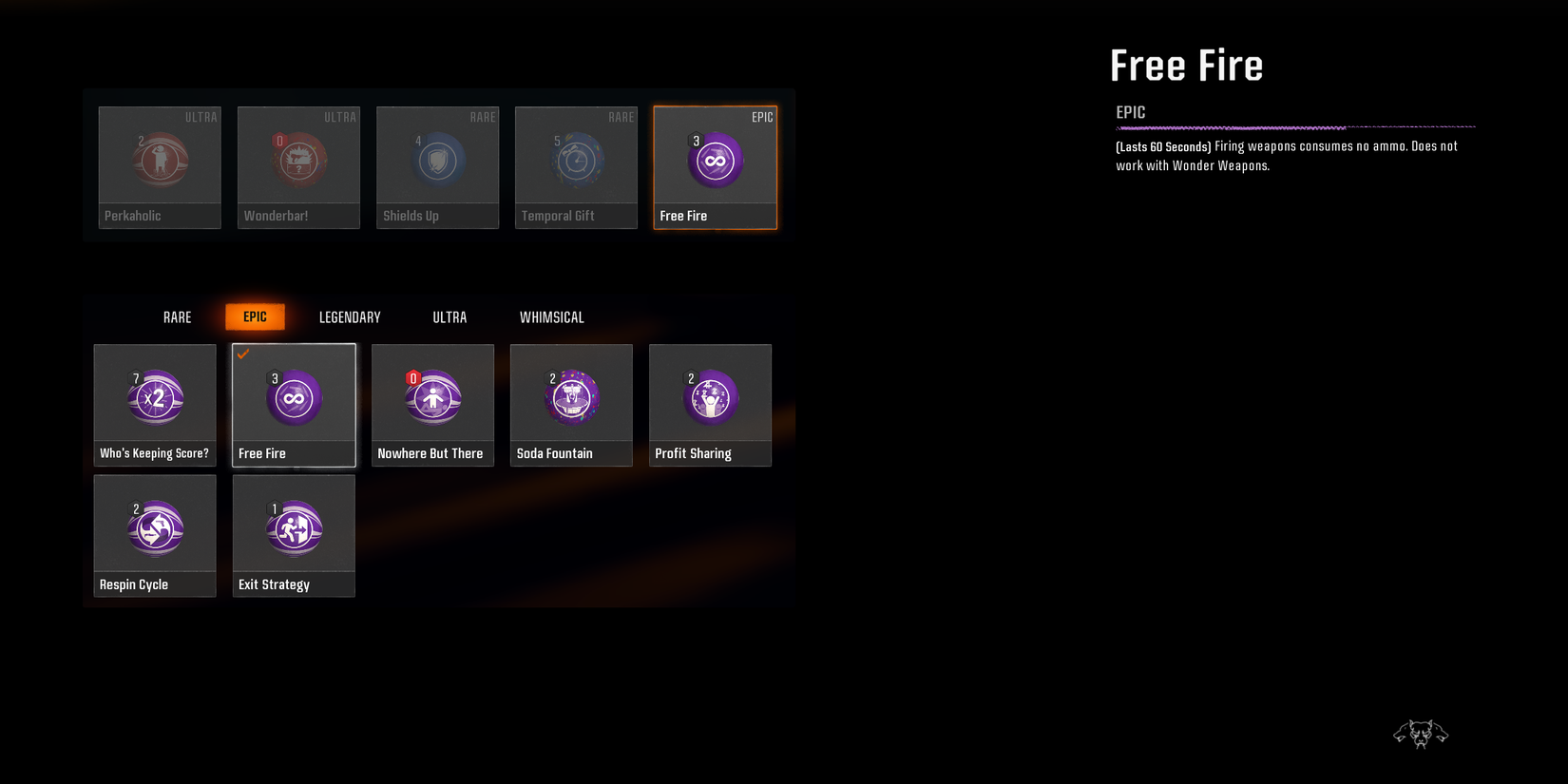Open the LEGENDARY category
Viewport: 1568px width, 784px height.
(350, 316)
